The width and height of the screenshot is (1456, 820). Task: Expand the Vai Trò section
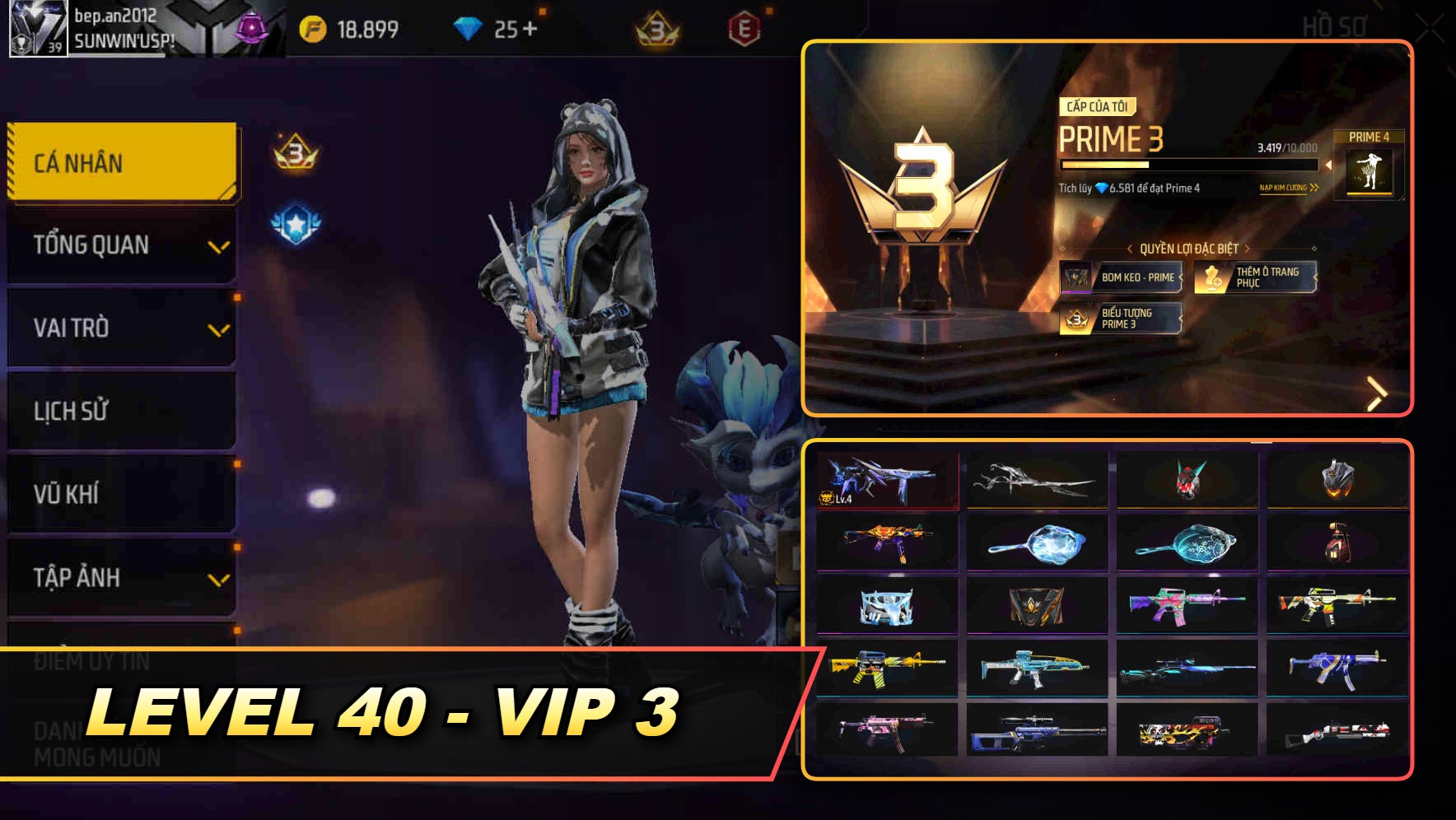120,328
